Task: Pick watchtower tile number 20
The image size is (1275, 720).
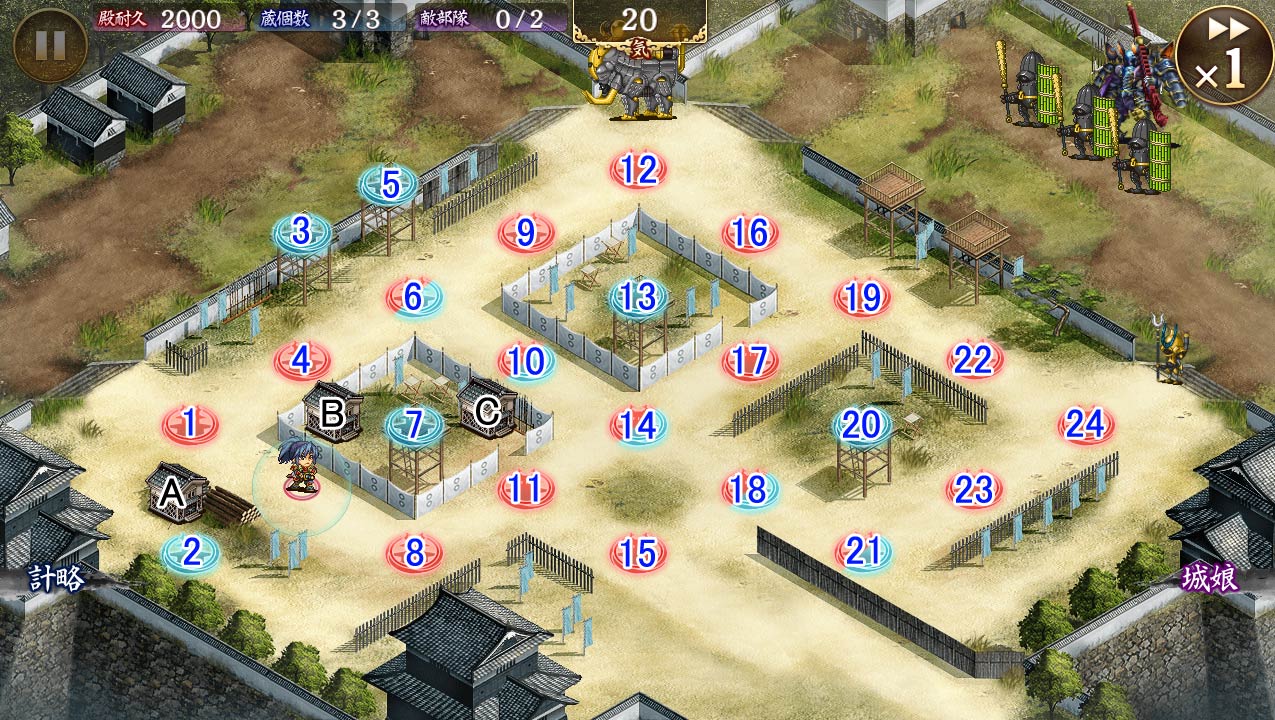Action: [x=862, y=425]
